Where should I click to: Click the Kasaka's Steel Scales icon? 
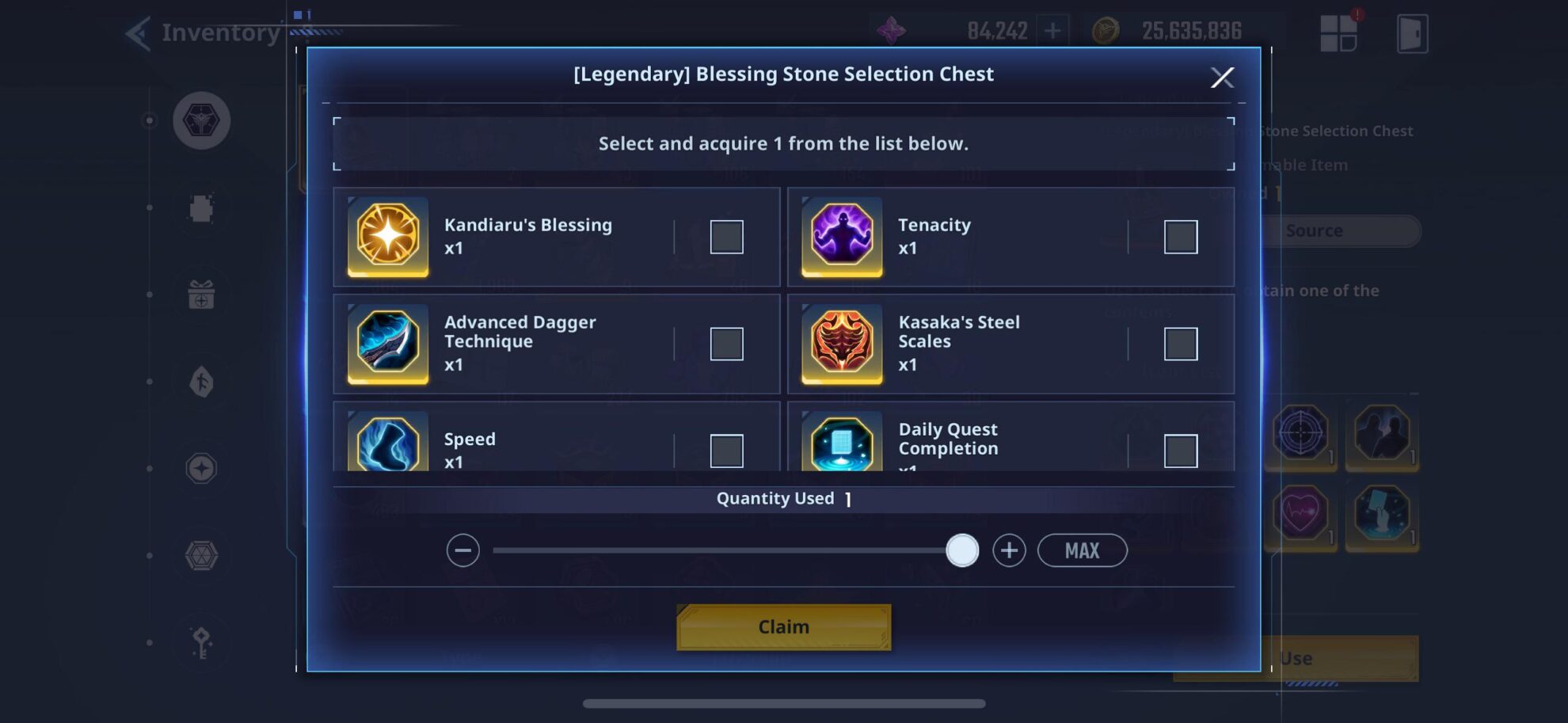[x=842, y=344]
